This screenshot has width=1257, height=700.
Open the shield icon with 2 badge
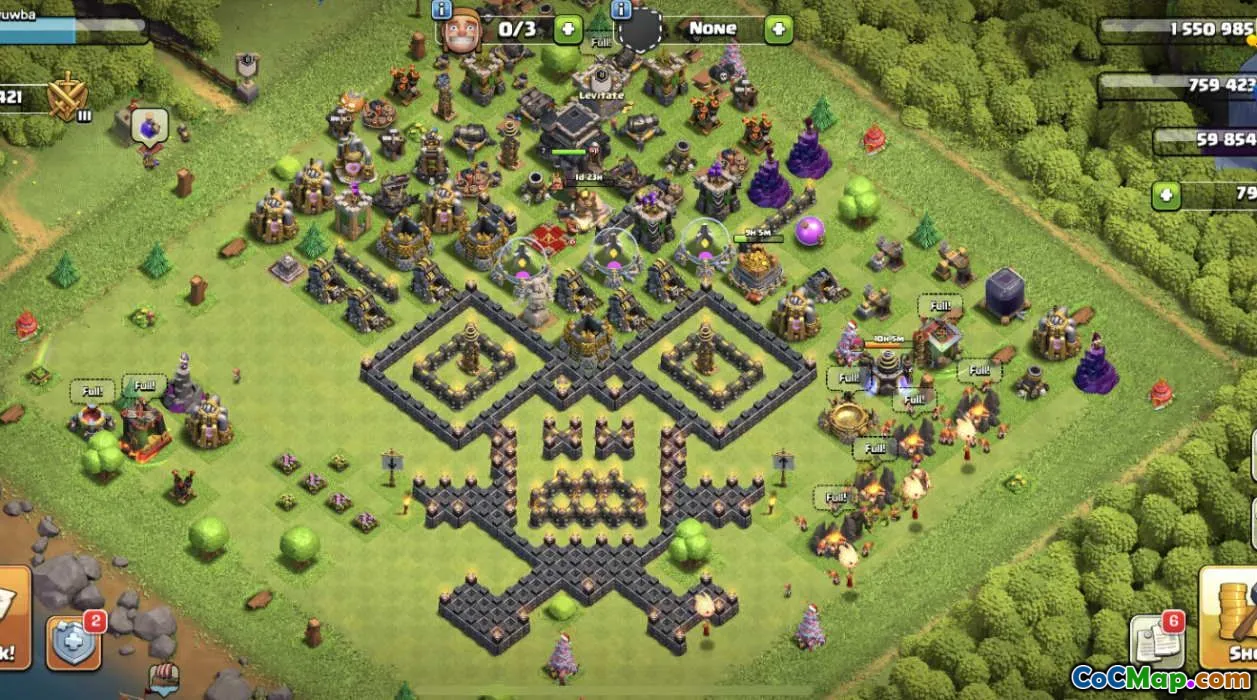[73, 641]
